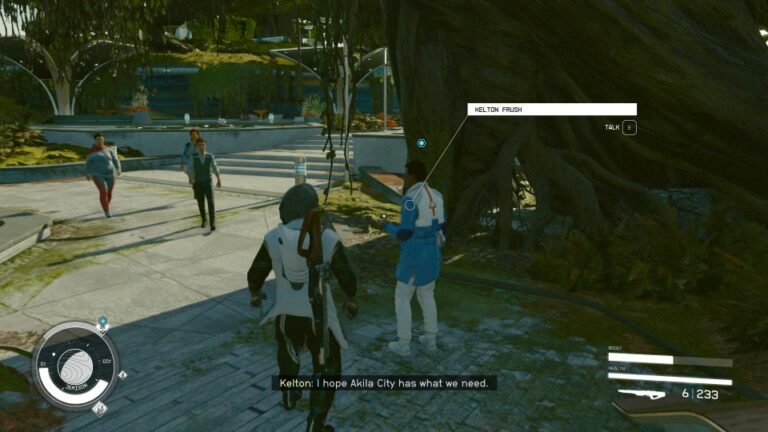The image size is (768, 432).
Task: Select the equipped rifle icon
Action: coord(641,394)
